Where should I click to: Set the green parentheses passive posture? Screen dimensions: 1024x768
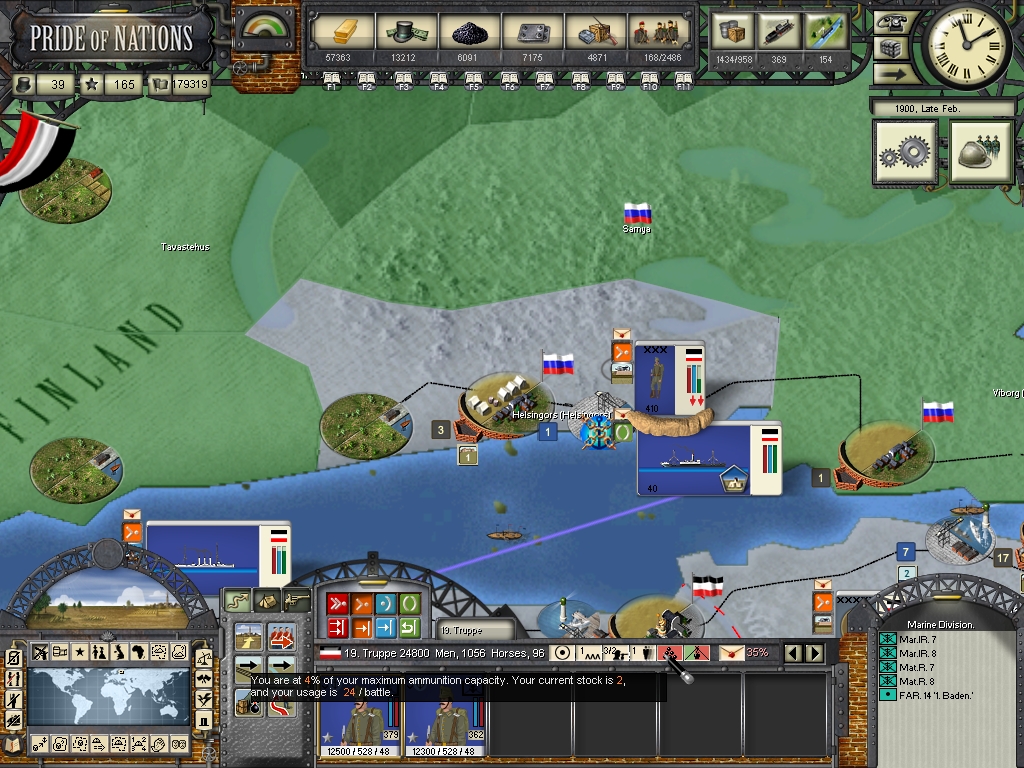coord(409,603)
